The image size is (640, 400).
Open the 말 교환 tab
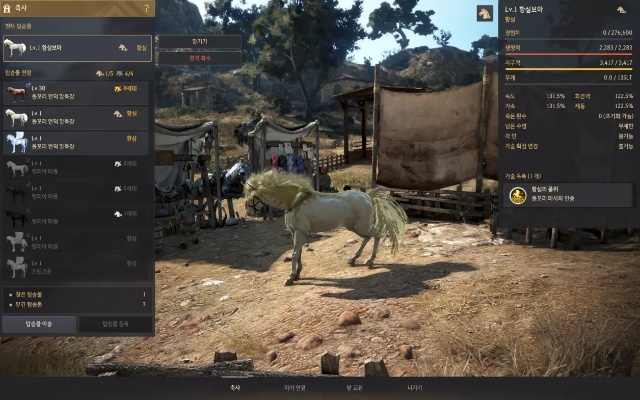coord(355,386)
